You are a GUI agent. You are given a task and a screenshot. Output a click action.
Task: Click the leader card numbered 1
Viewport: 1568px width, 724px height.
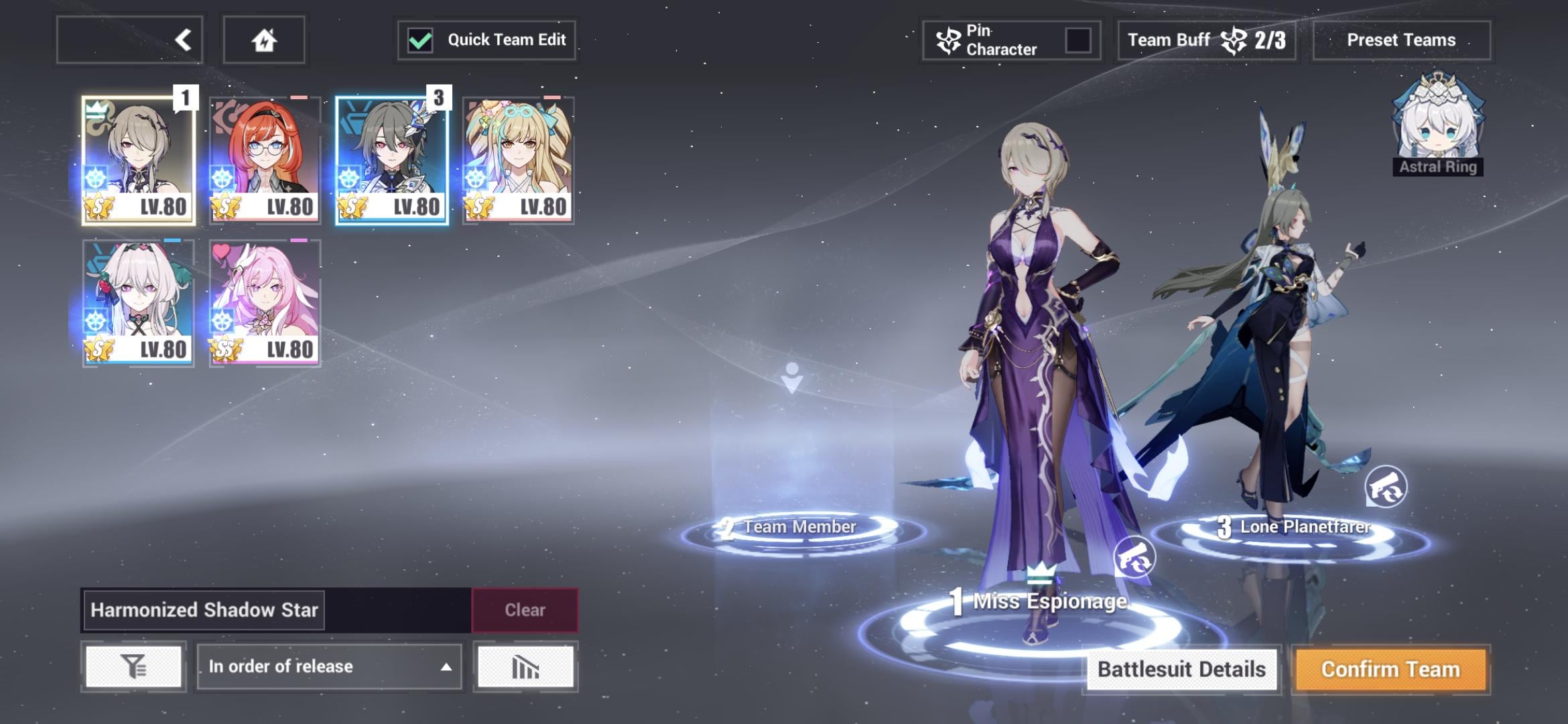tap(138, 160)
